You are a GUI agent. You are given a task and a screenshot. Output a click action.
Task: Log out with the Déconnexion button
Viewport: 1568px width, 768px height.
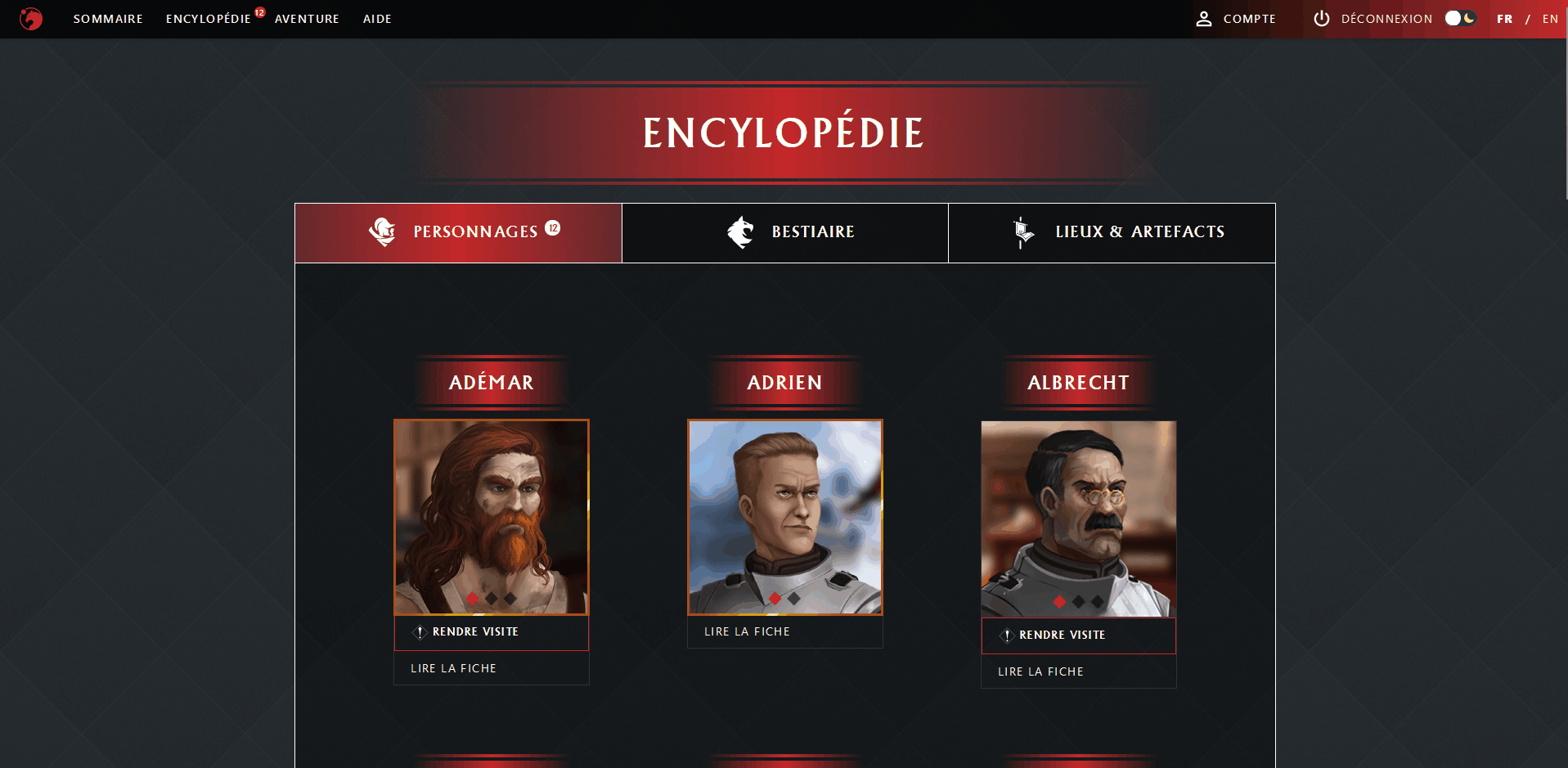pos(1373,19)
